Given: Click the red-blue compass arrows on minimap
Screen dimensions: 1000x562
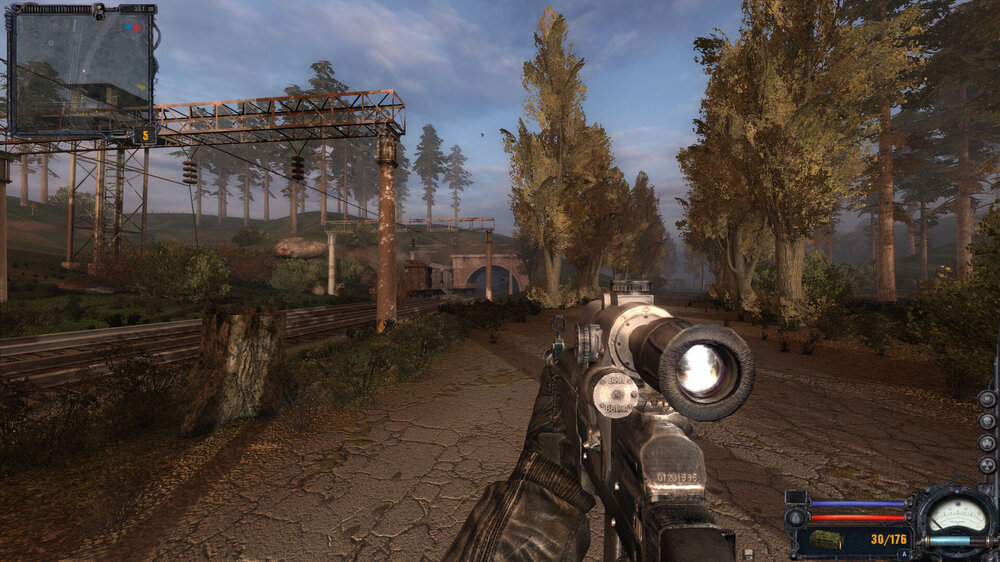Looking at the screenshot, I should pos(131,28).
